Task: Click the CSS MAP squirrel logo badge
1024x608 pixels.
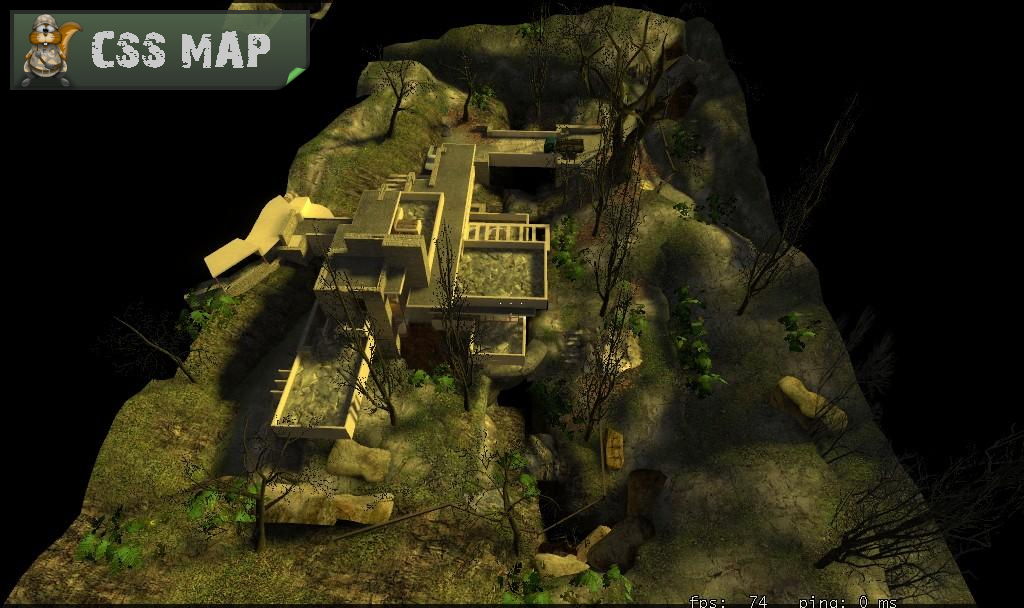Action: (x=159, y=50)
